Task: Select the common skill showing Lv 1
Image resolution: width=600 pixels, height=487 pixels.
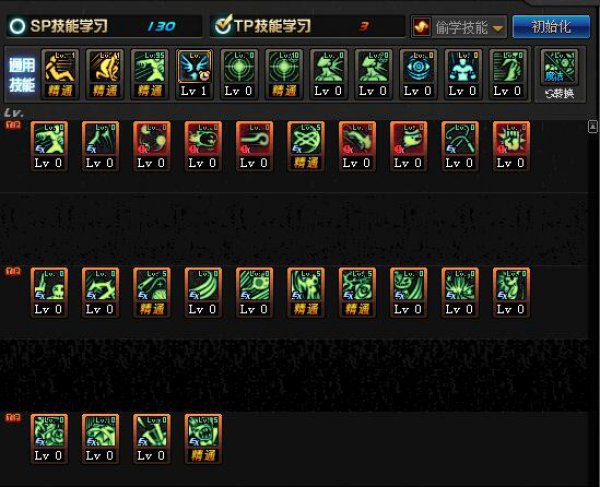Action: point(194,72)
